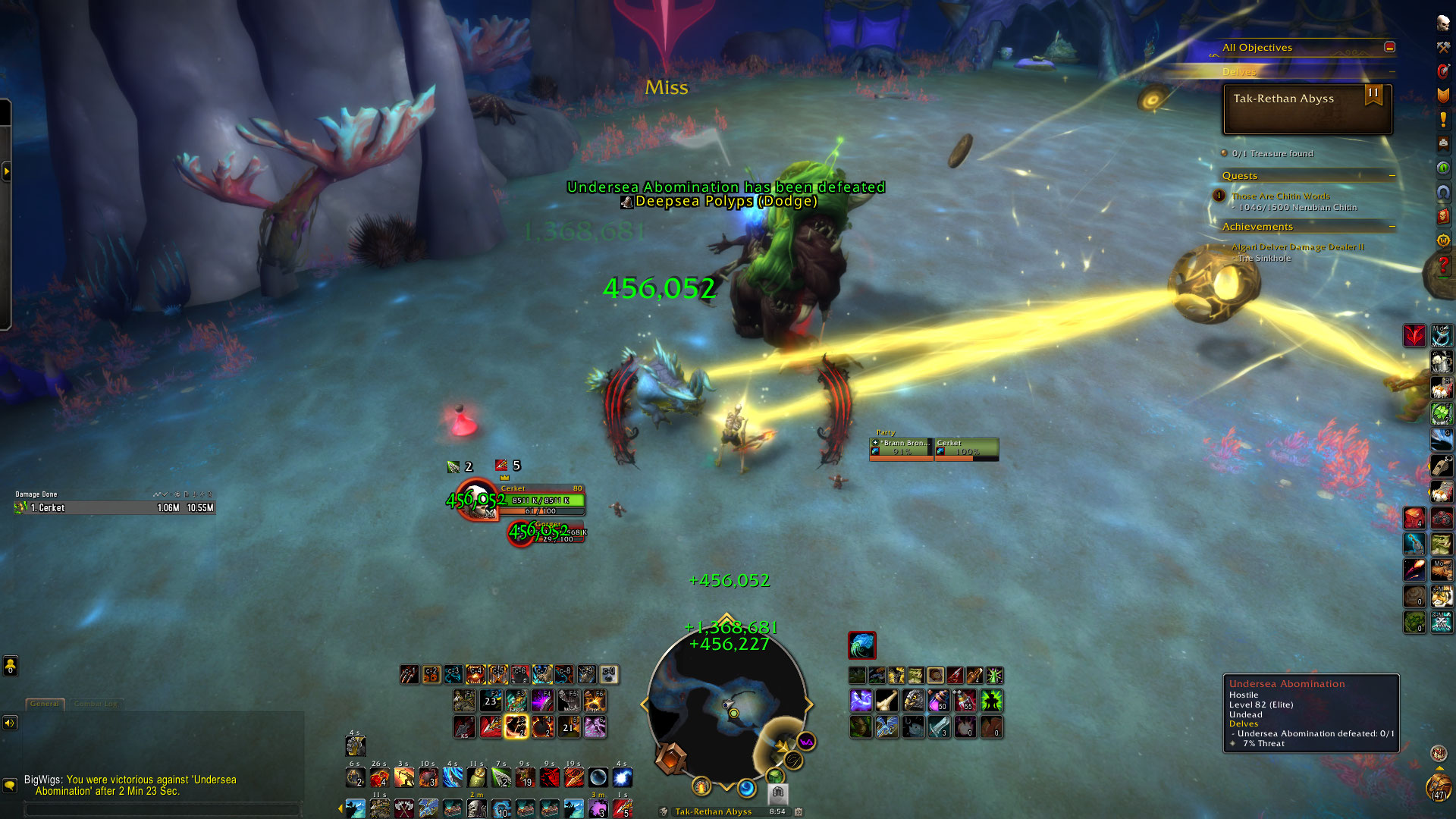Screen dimensions: 1456x819
Task: Select the Cerket party frame
Action: [x=966, y=448]
